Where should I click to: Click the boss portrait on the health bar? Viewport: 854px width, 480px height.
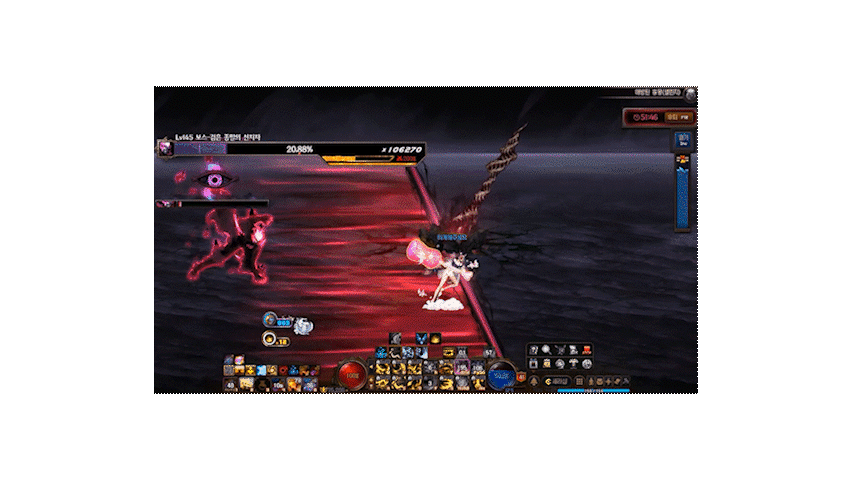coord(165,148)
